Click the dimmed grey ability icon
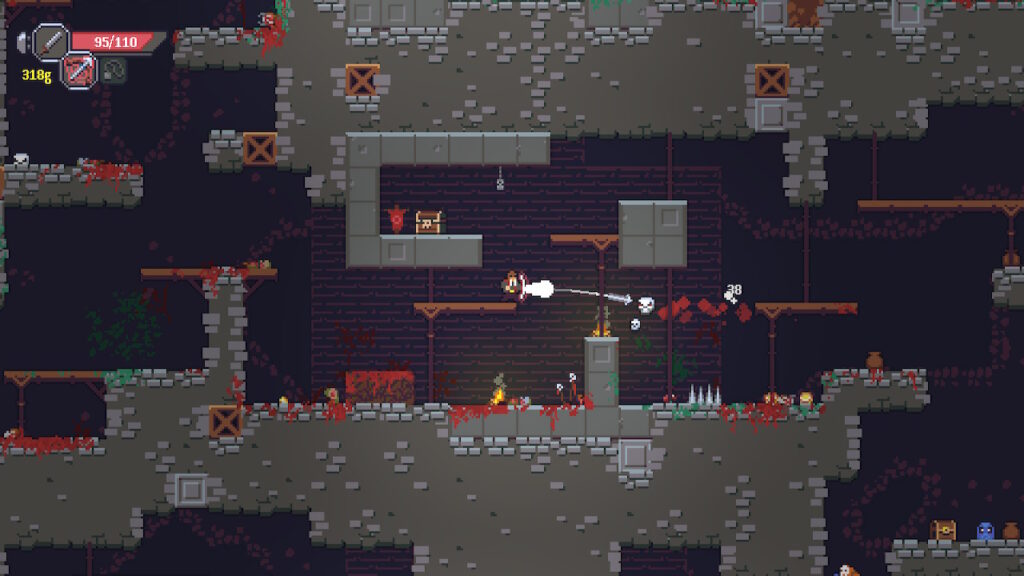This screenshot has width=1024, height=576. pyautogui.click(x=114, y=70)
